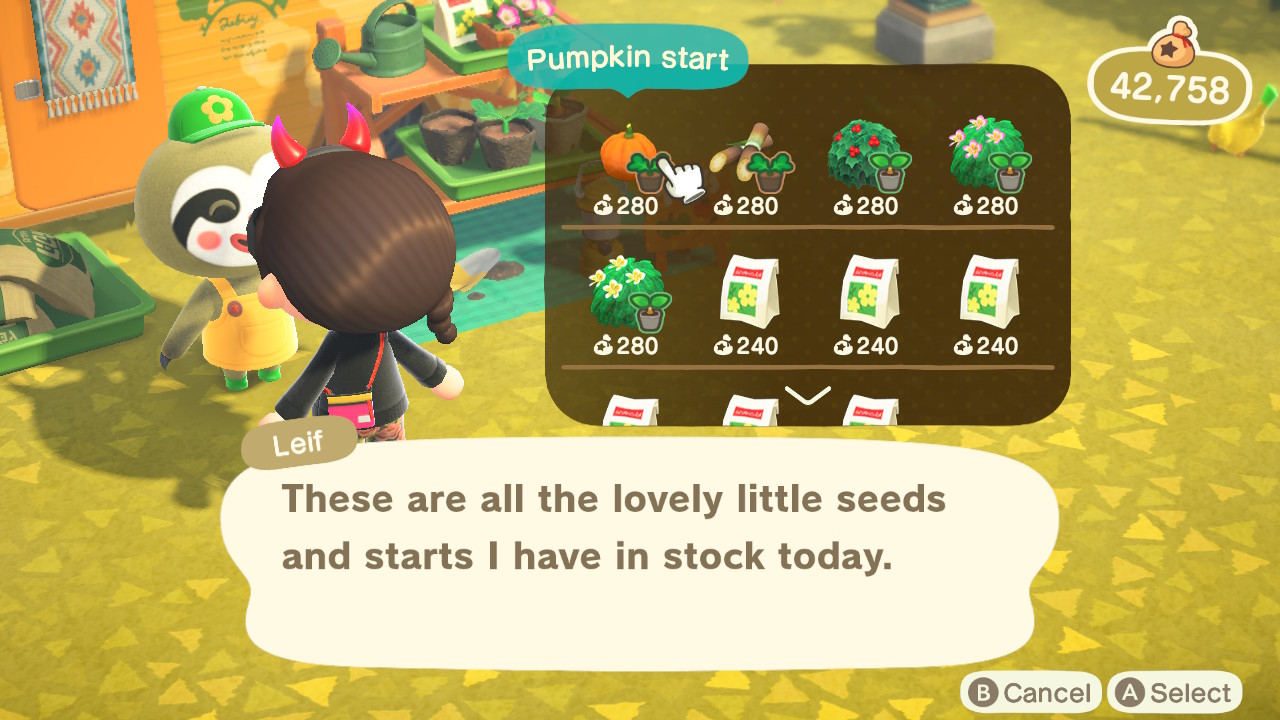Viewport: 1280px width, 720px height.
Task: Click the Leif name tag
Action: [298, 443]
